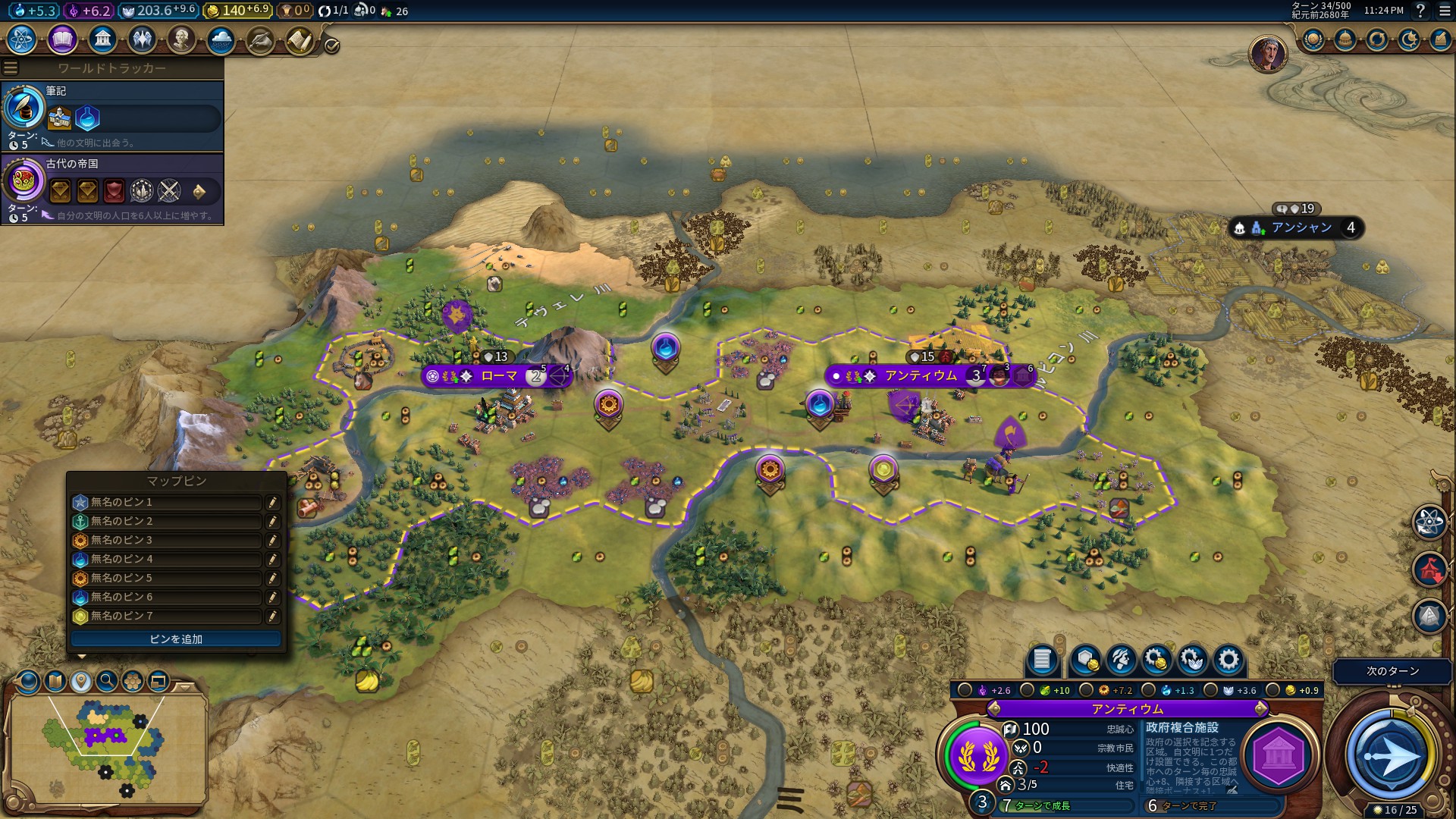Open the game menu
The height and width of the screenshot is (819, 1456).
[x=1444, y=11]
